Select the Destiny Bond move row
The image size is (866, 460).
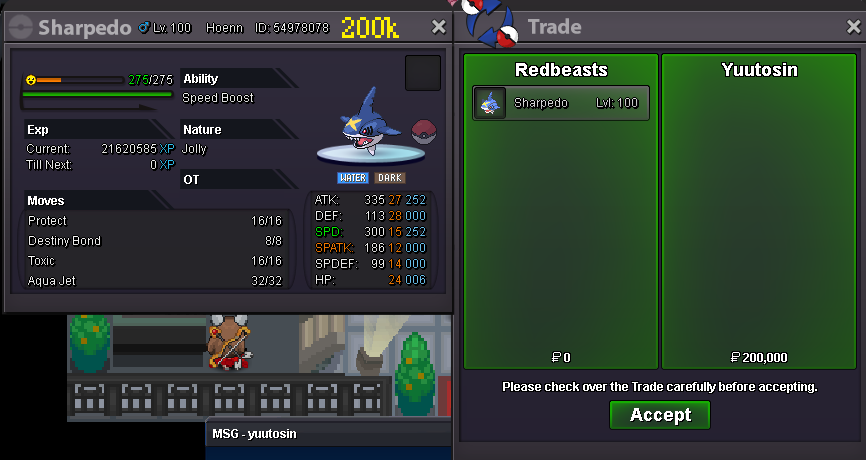coord(155,241)
